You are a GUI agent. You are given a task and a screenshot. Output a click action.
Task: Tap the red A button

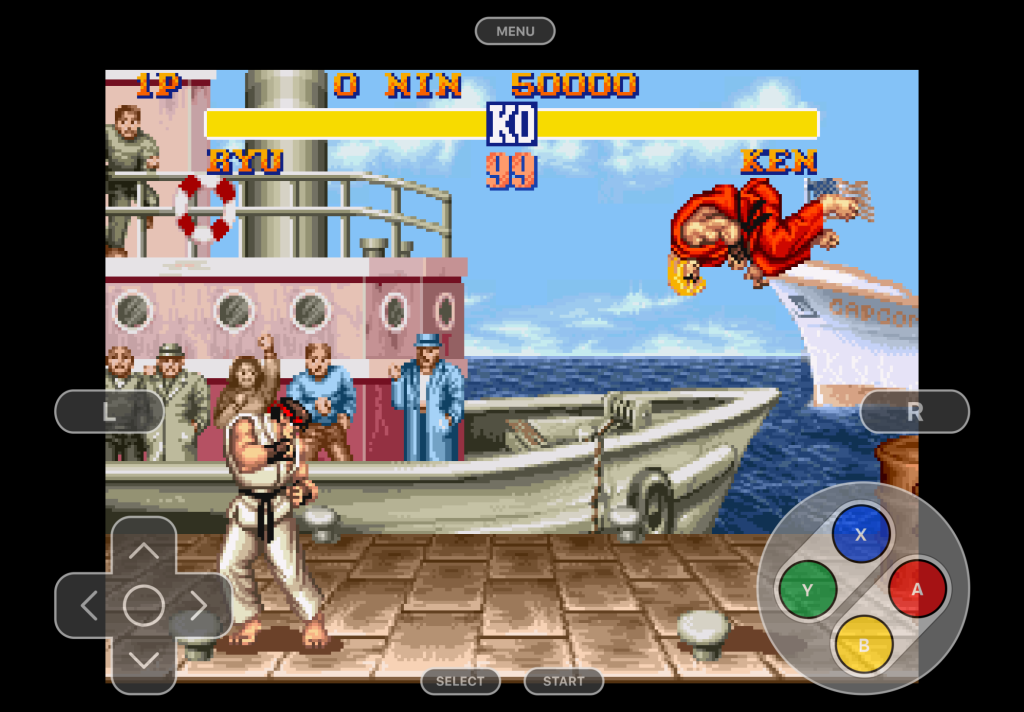click(x=917, y=589)
